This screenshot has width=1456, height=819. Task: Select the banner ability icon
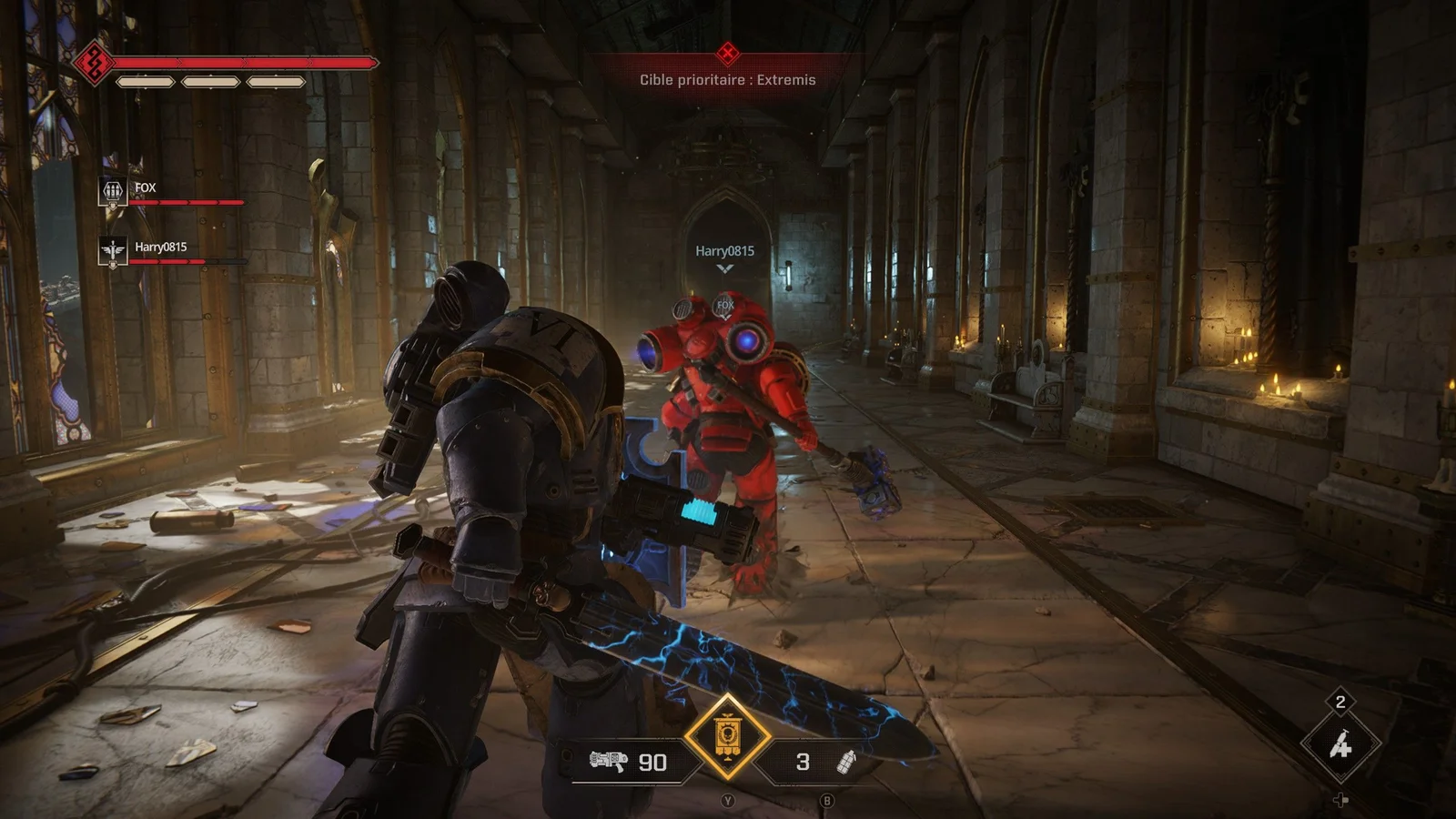[x=727, y=736]
